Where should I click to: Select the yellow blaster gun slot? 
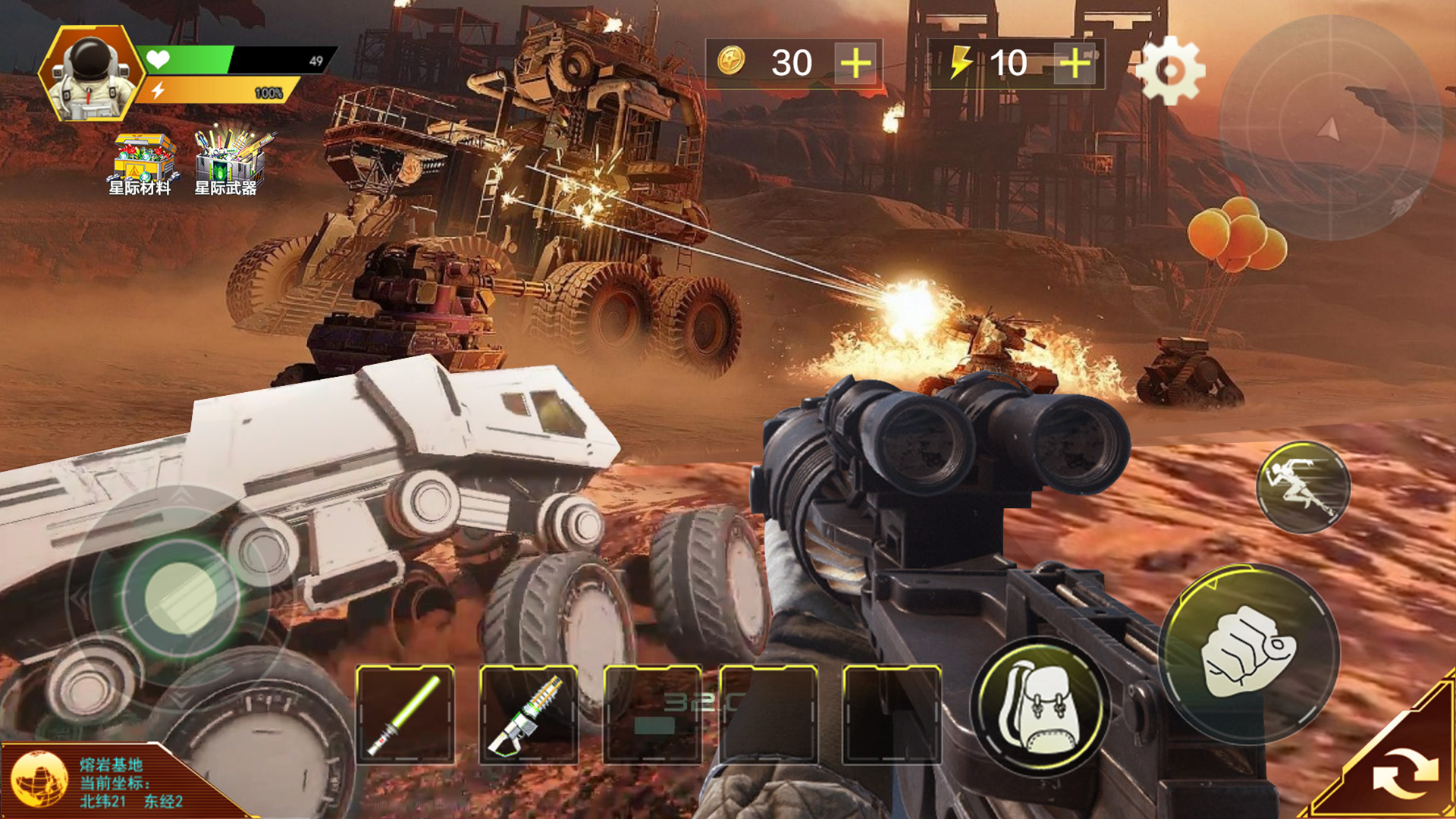[x=529, y=714]
